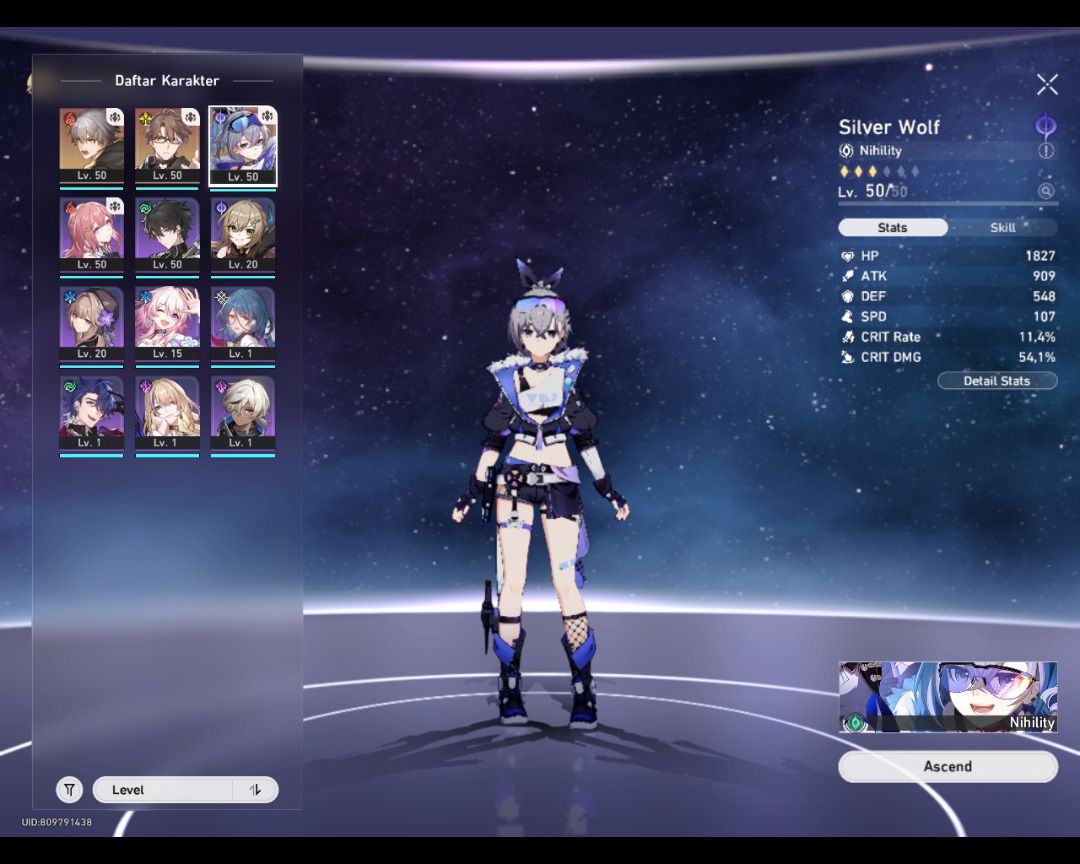1080x864 pixels.
Task: Ascend Silver Wolf
Action: coord(947,766)
